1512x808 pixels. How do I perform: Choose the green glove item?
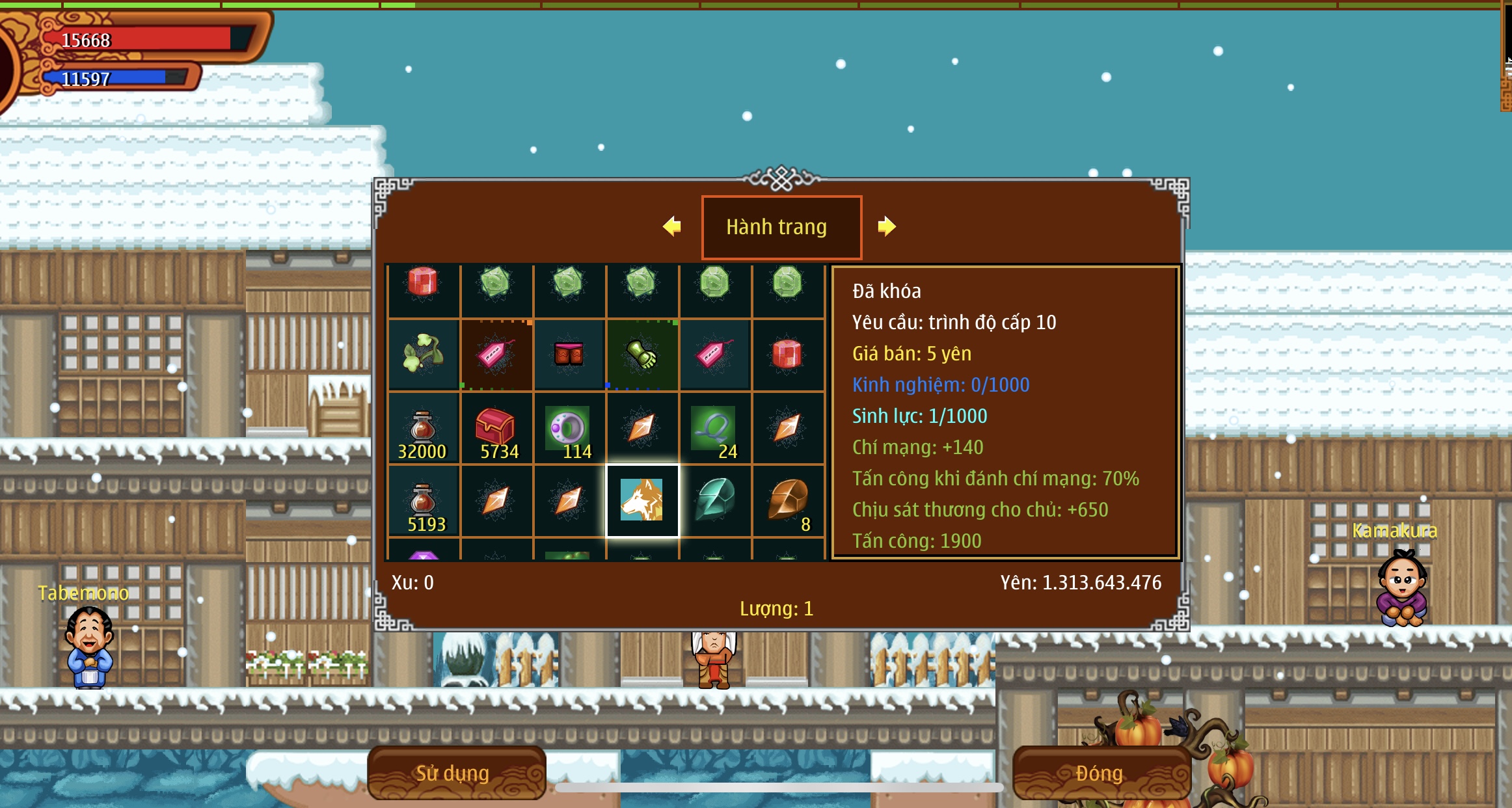642,355
